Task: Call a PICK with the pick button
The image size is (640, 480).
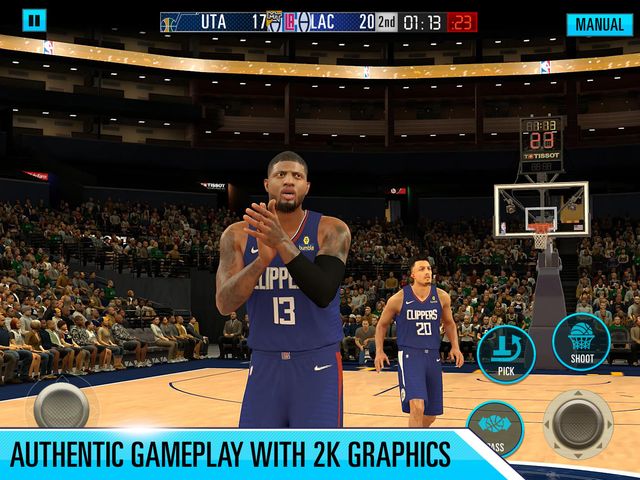Action: pos(506,353)
